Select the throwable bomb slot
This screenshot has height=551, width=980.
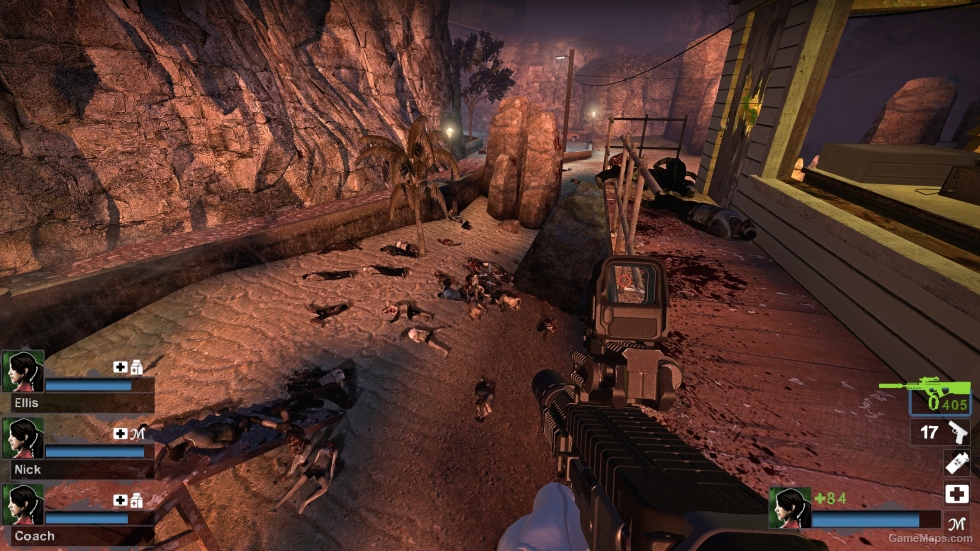957,463
